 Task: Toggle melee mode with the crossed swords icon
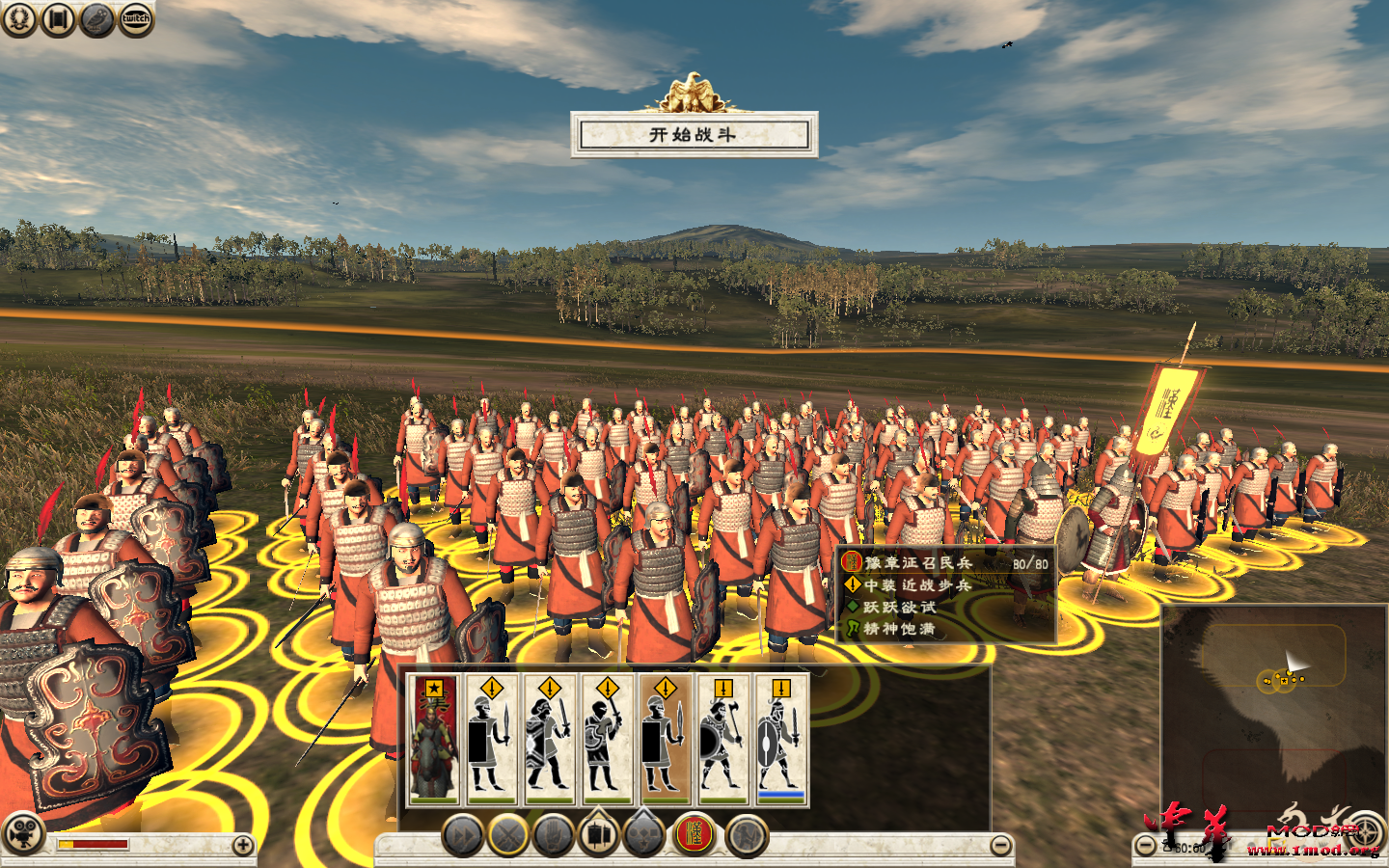coord(505,836)
